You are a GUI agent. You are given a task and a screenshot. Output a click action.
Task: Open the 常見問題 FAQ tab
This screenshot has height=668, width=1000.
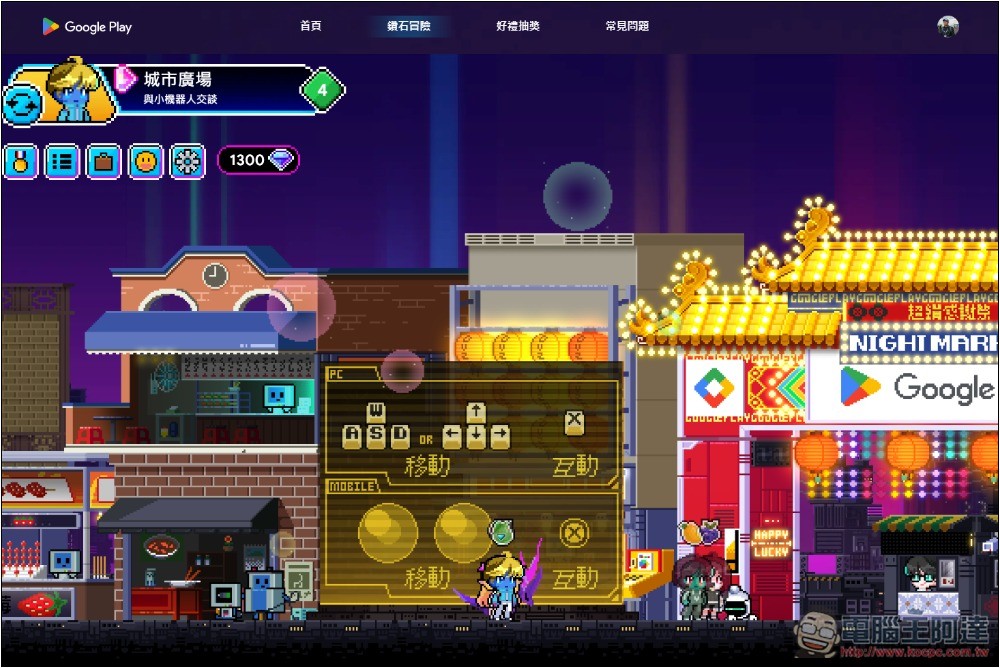(x=627, y=26)
